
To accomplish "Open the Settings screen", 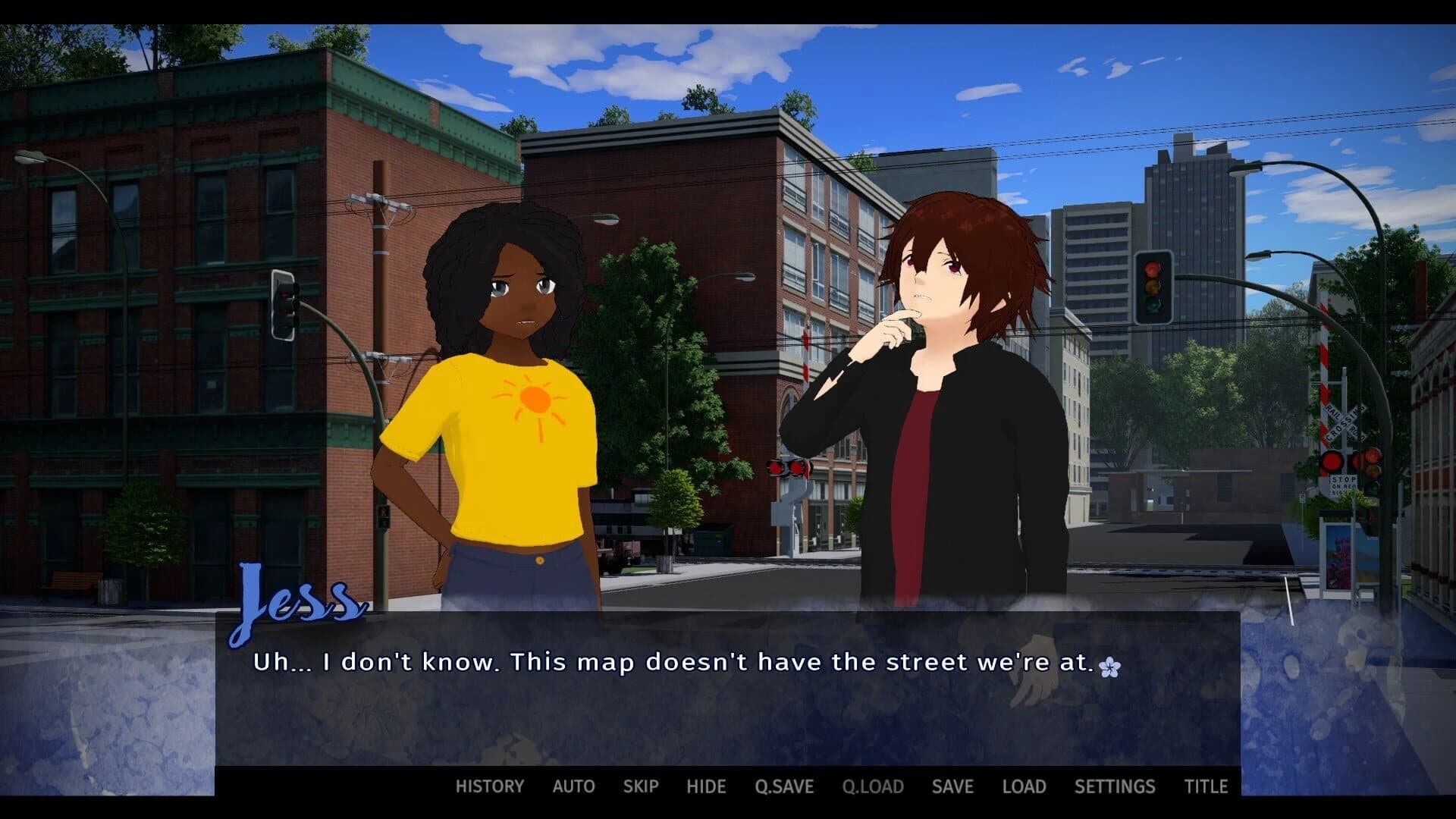I will pyautogui.click(x=1115, y=786).
